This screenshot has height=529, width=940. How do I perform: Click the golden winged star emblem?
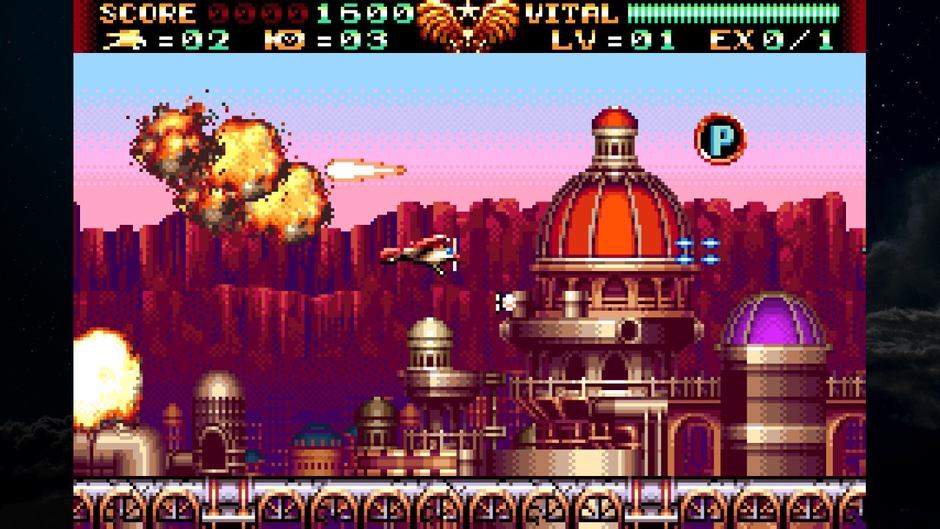[x=467, y=25]
